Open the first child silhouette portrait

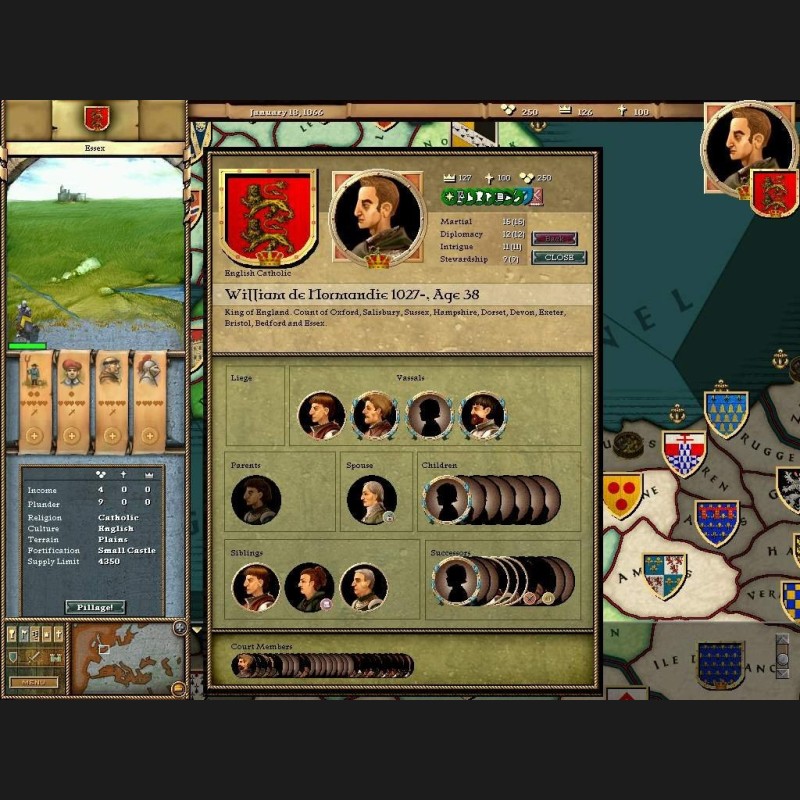coord(446,499)
